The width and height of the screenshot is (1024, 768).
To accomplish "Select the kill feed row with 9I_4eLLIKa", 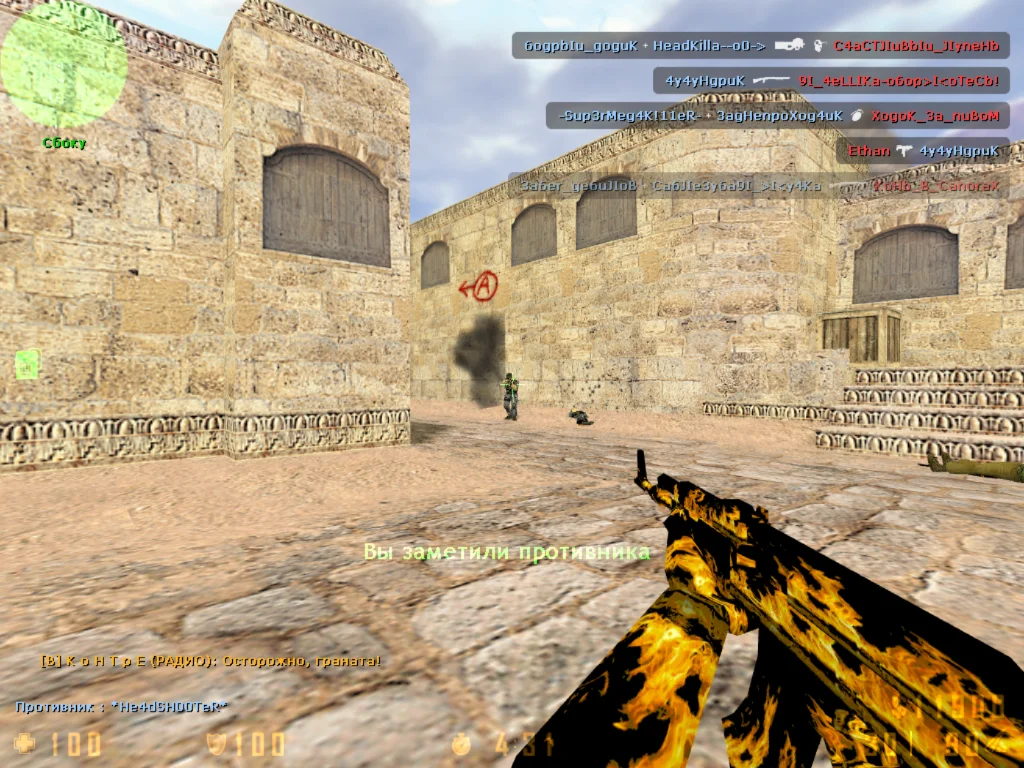I will coord(830,81).
